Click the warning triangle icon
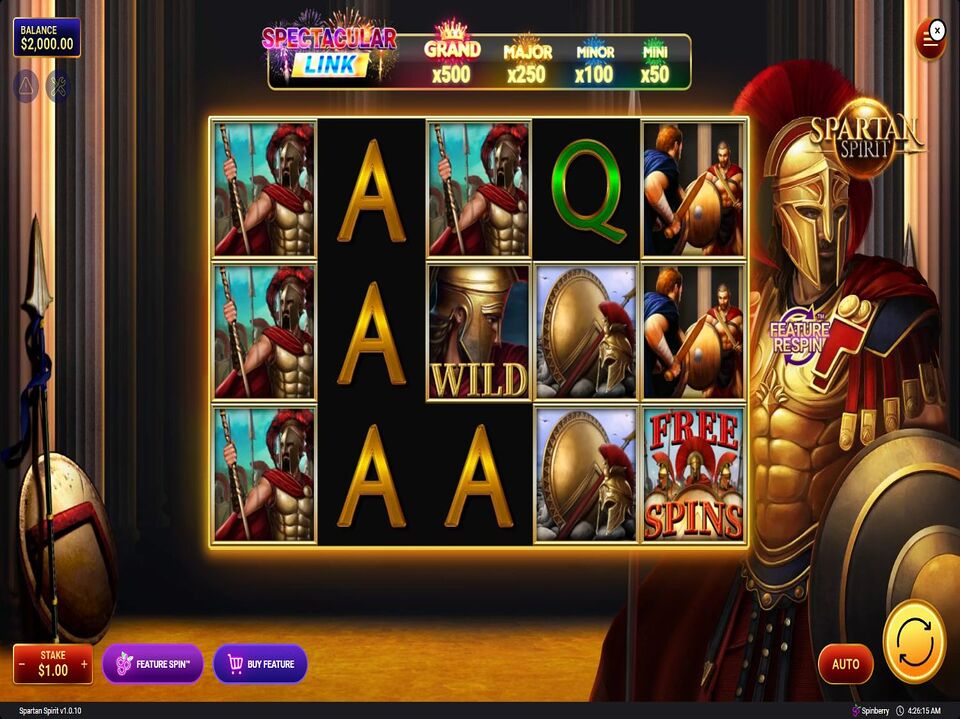Image resolution: width=960 pixels, height=719 pixels. point(25,87)
